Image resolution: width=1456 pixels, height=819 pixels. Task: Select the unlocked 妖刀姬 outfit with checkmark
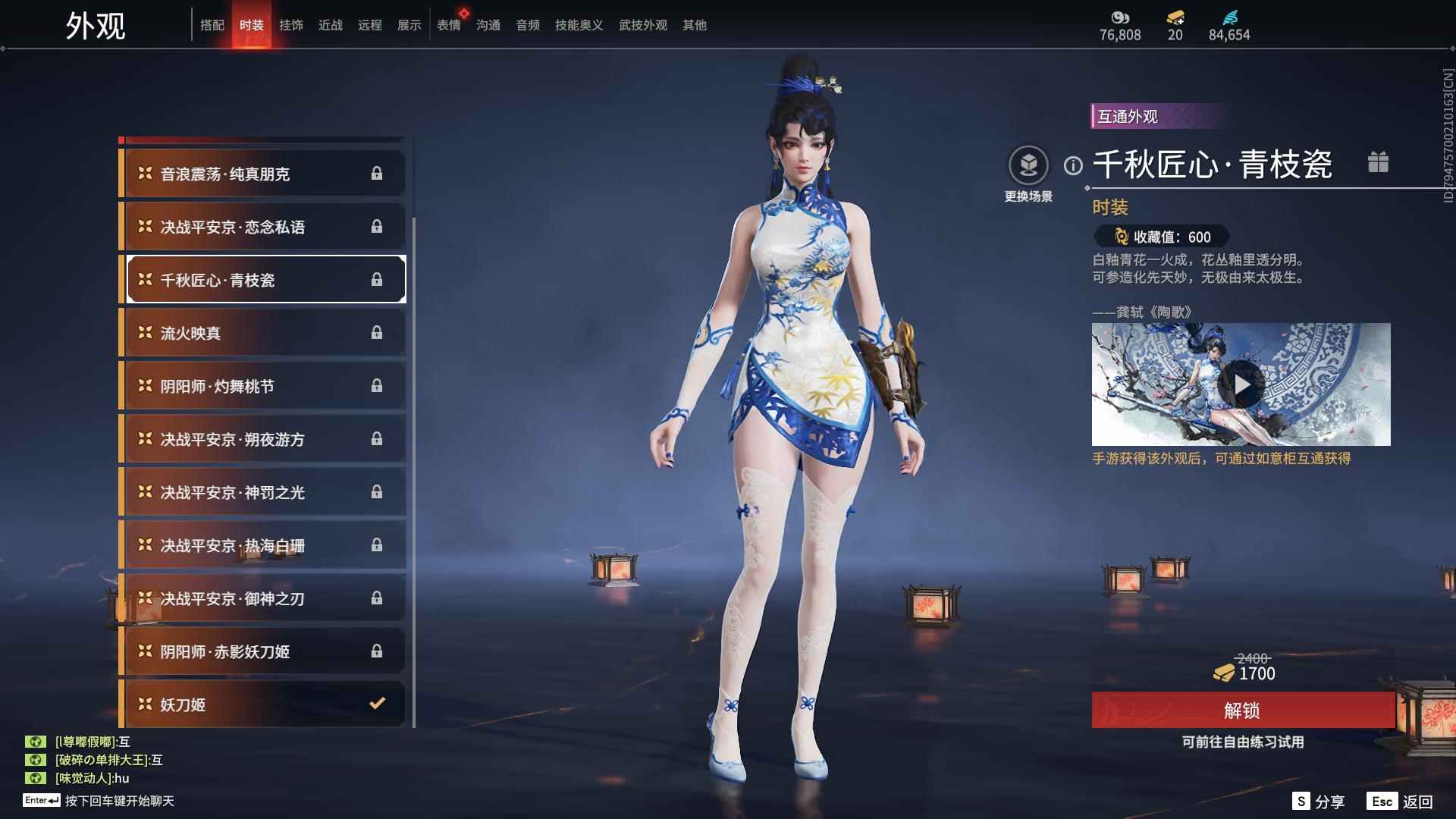pyautogui.click(x=262, y=704)
